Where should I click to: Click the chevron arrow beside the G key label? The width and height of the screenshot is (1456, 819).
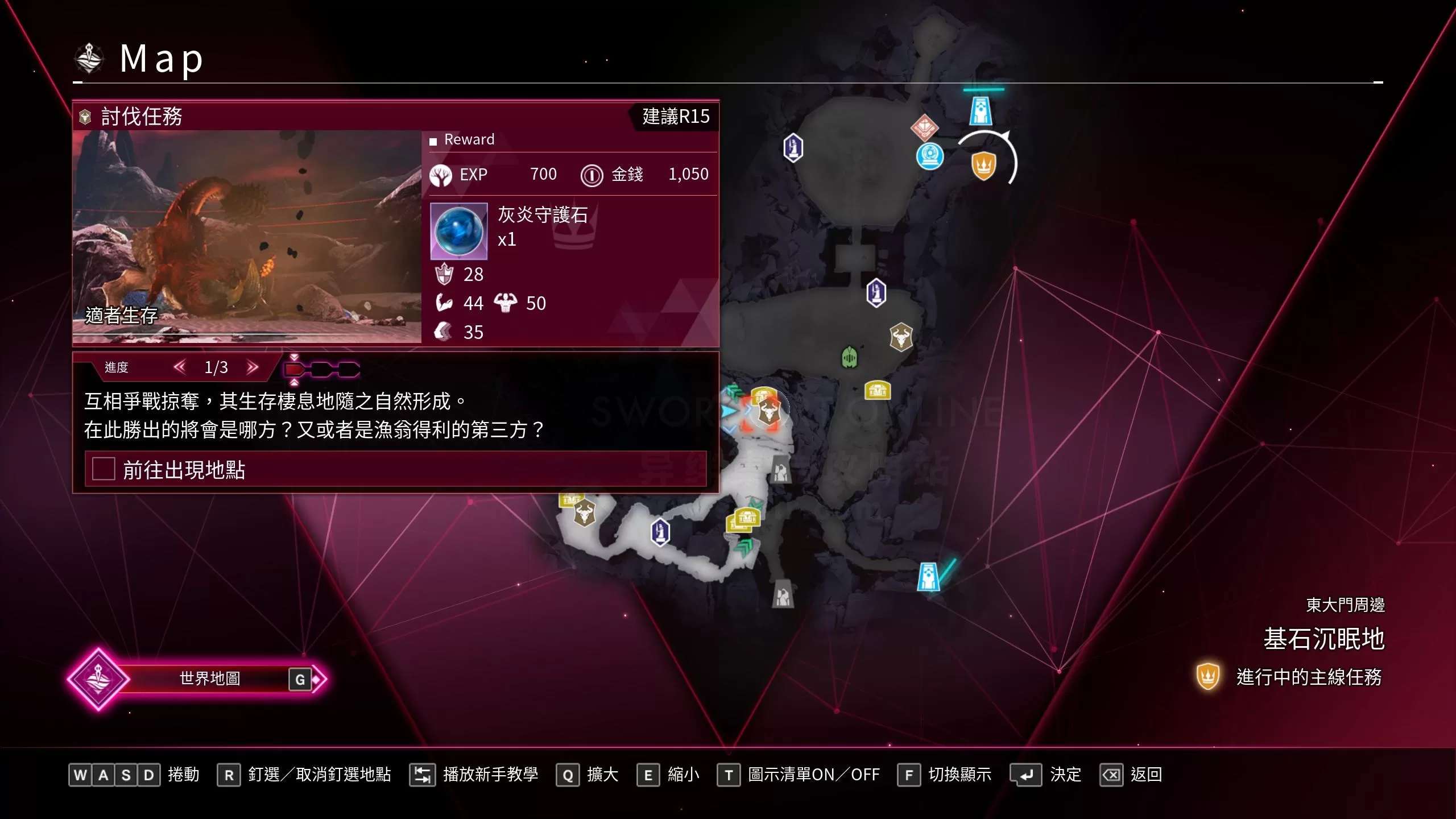(x=320, y=679)
